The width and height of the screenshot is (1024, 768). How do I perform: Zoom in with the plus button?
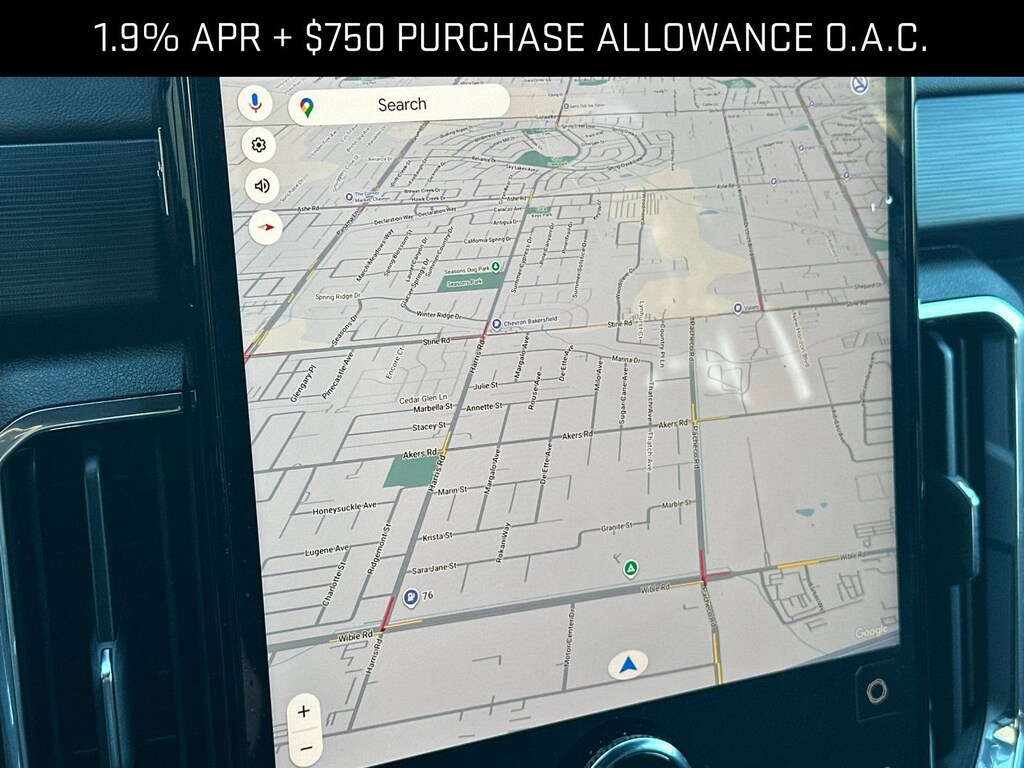tap(304, 712)
